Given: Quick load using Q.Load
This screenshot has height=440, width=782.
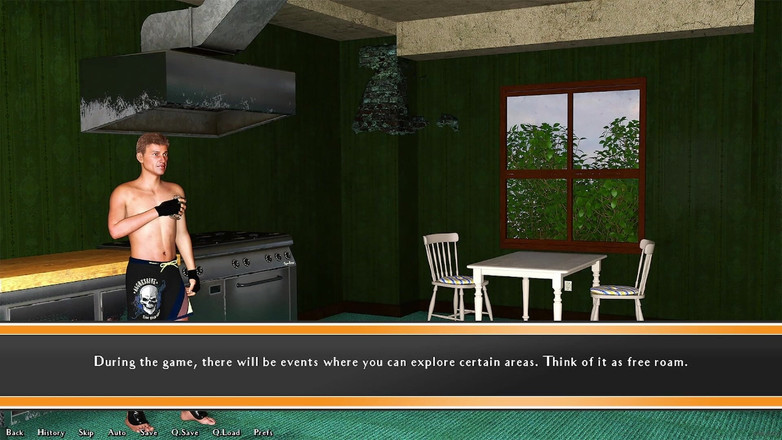Looking at the screenshot, I should 226,432.
